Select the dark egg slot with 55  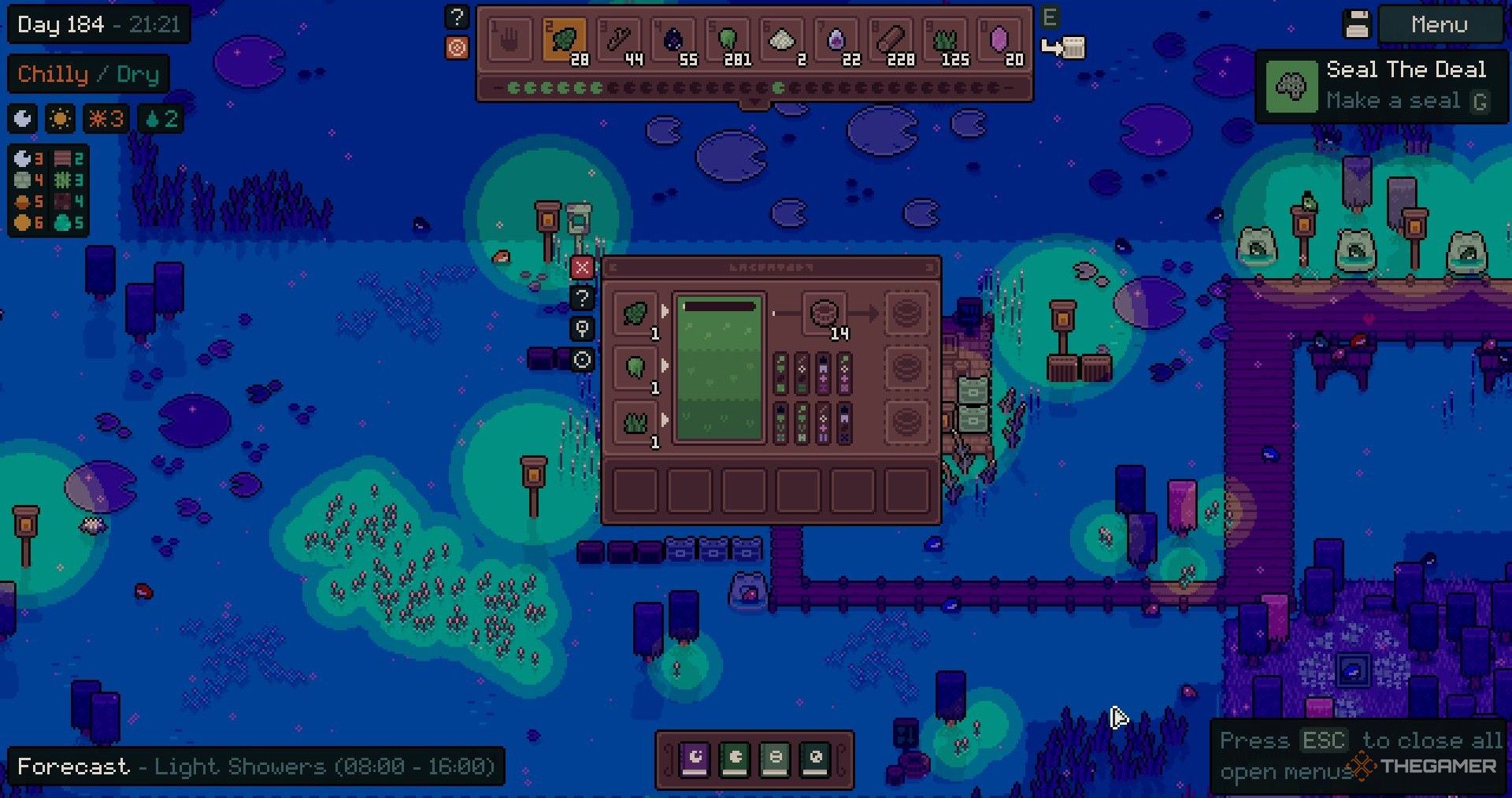tap(673, 41)
